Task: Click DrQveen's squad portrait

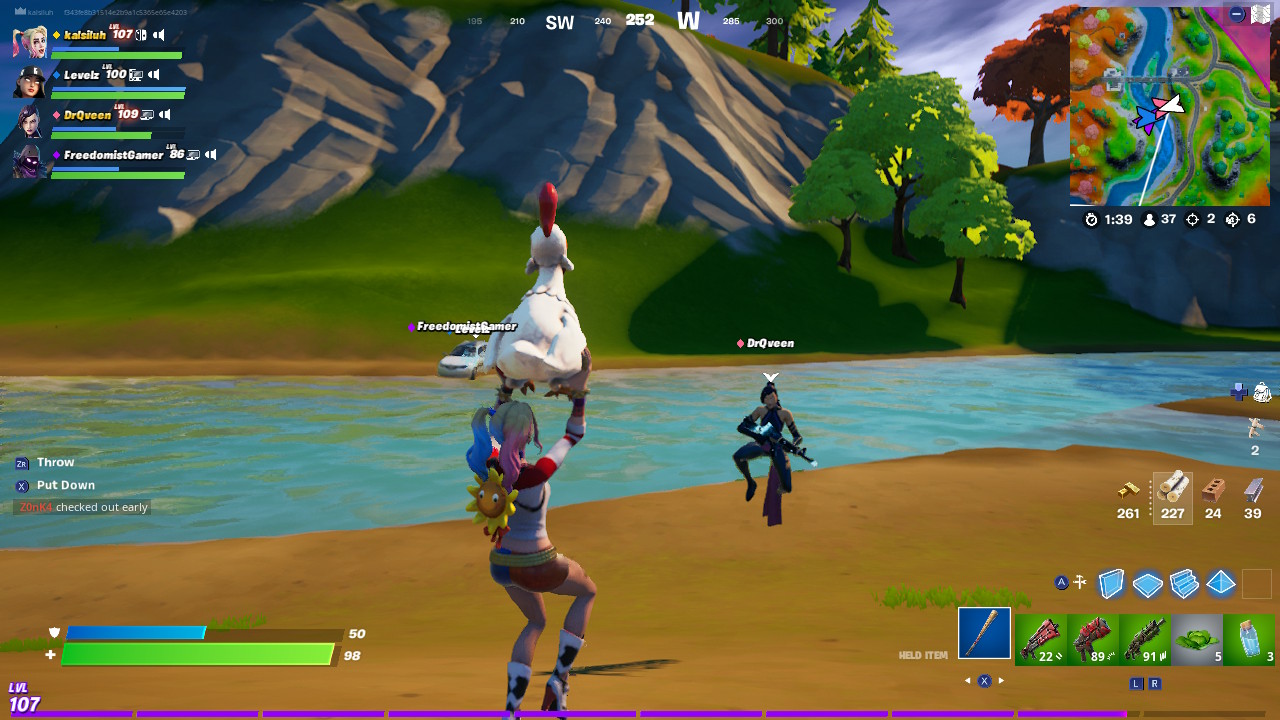Action: pyautogui.click(x=29, y=121)
